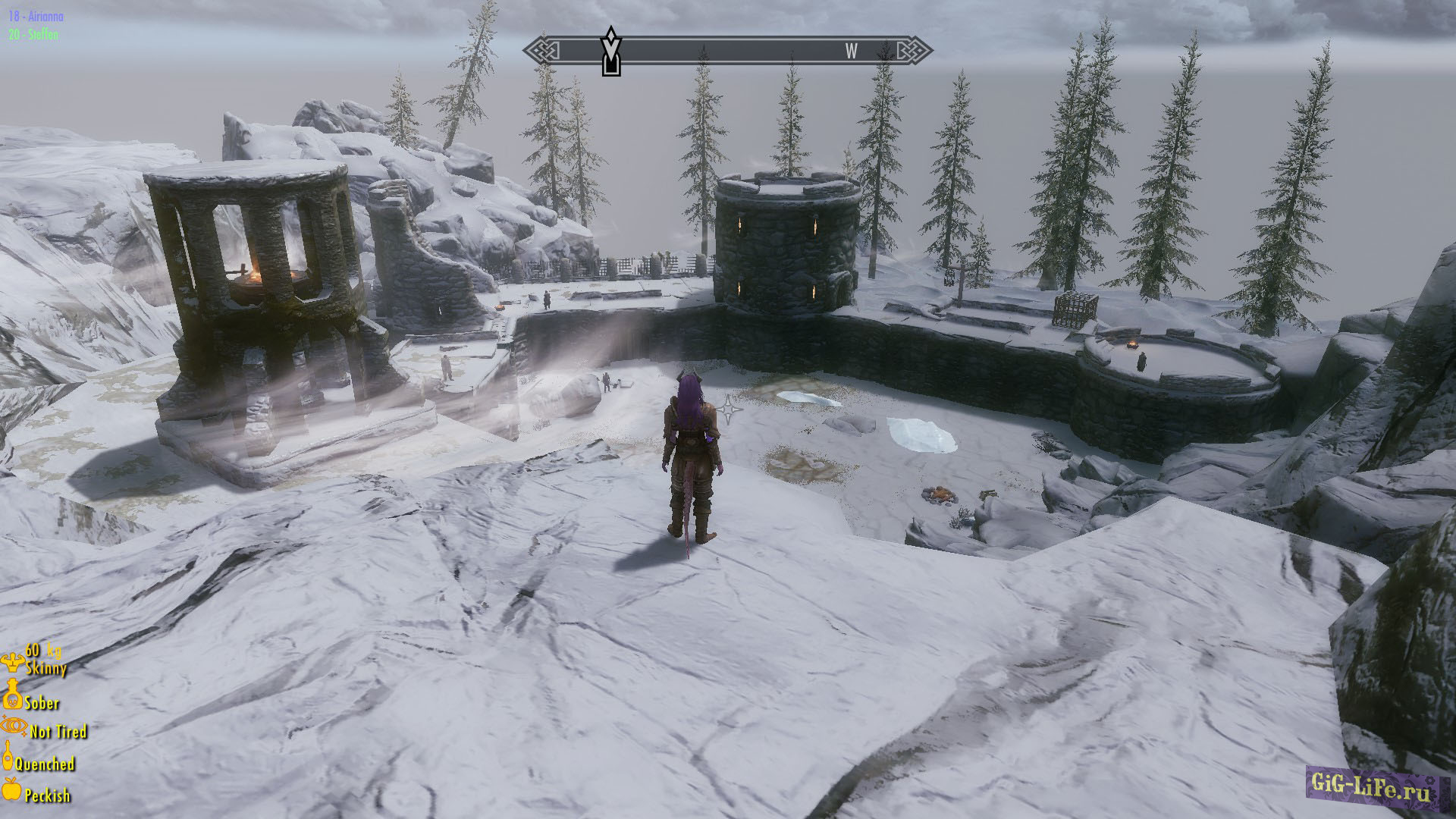Select the Skinny body weight status icon
The width and height of the screenshot is (1456, 819).
coord(12,663)
